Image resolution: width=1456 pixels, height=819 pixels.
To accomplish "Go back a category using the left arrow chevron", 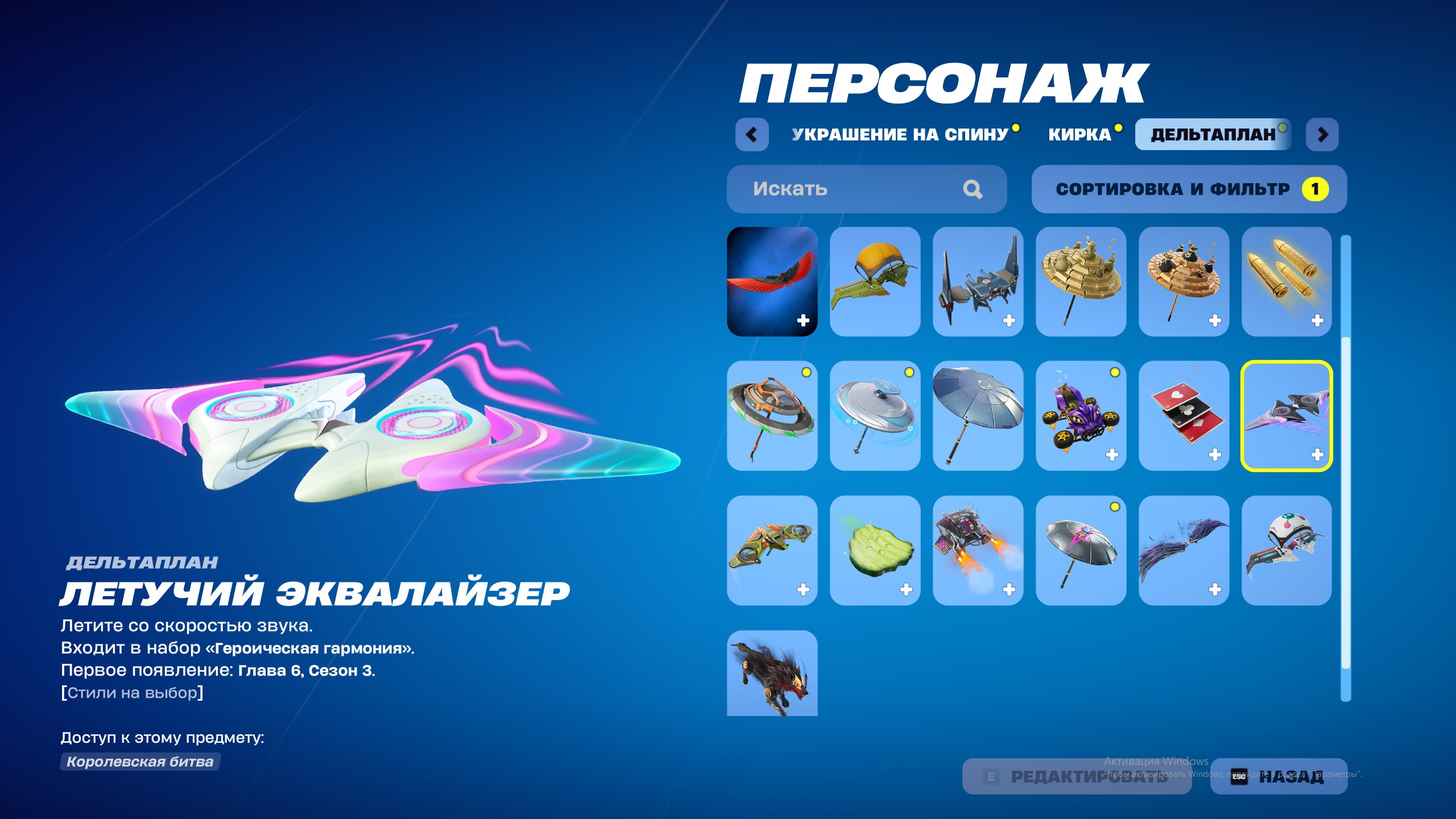I will (752, 135).
